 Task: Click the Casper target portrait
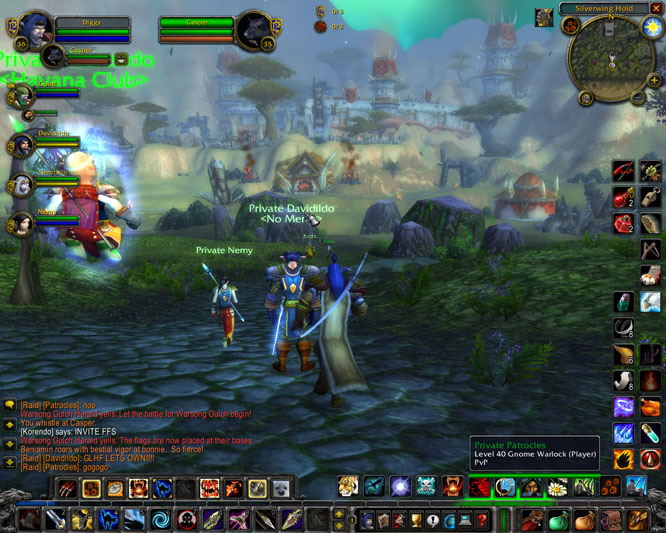251,28
